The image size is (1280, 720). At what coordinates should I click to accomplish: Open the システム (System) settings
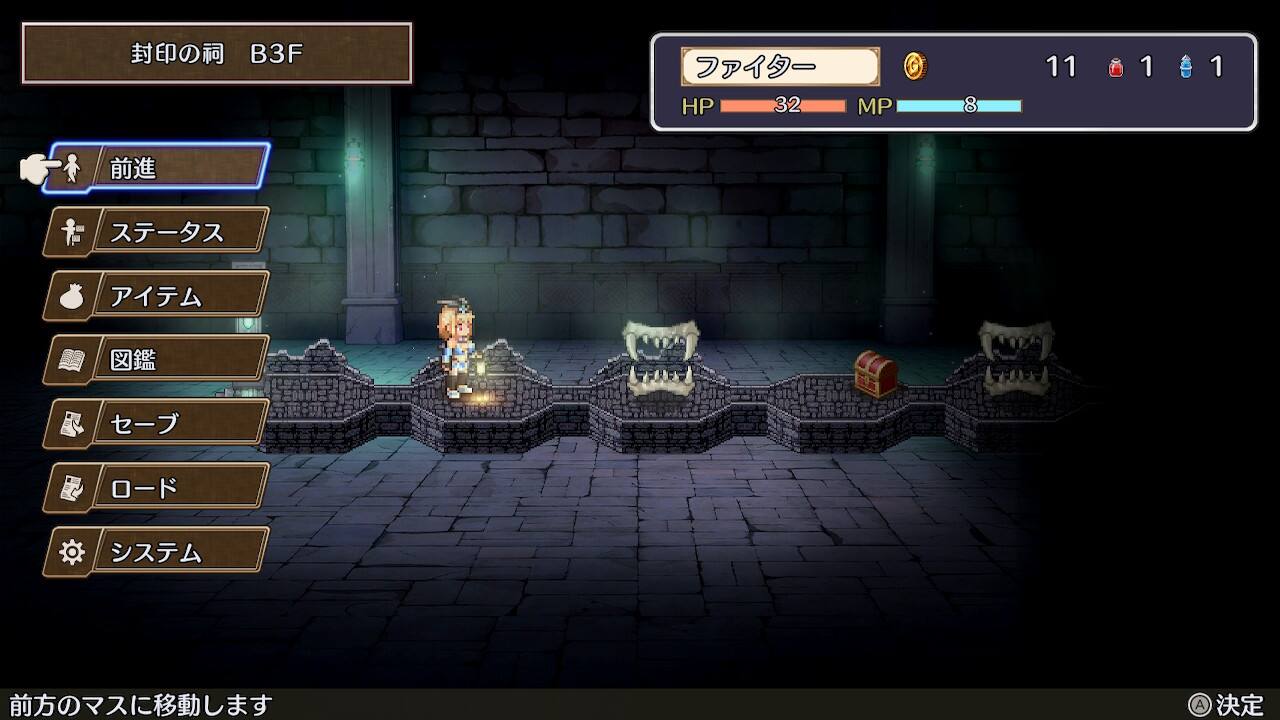[158, 552]
